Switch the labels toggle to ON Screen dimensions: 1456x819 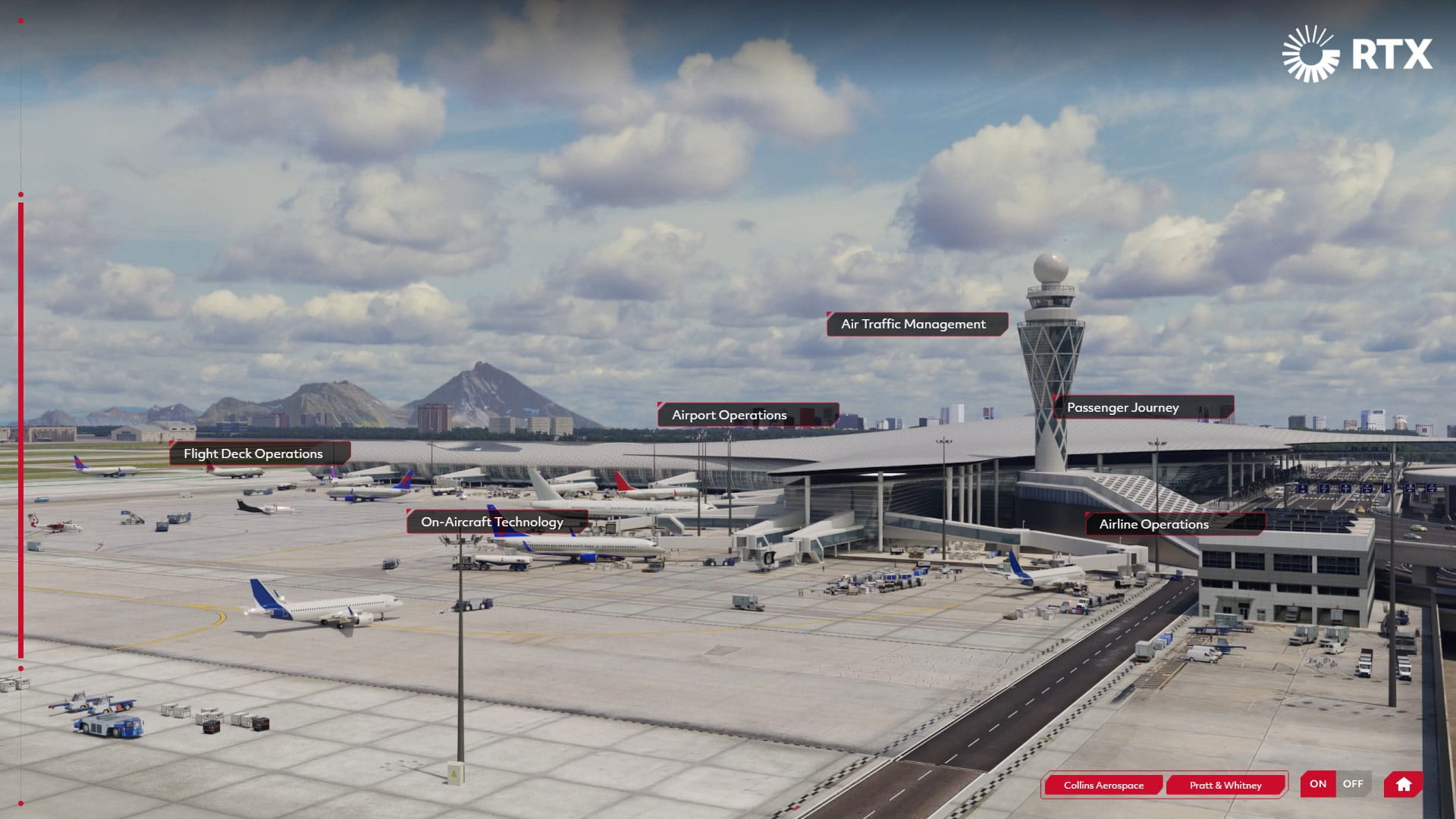(x=1317, y=784)
